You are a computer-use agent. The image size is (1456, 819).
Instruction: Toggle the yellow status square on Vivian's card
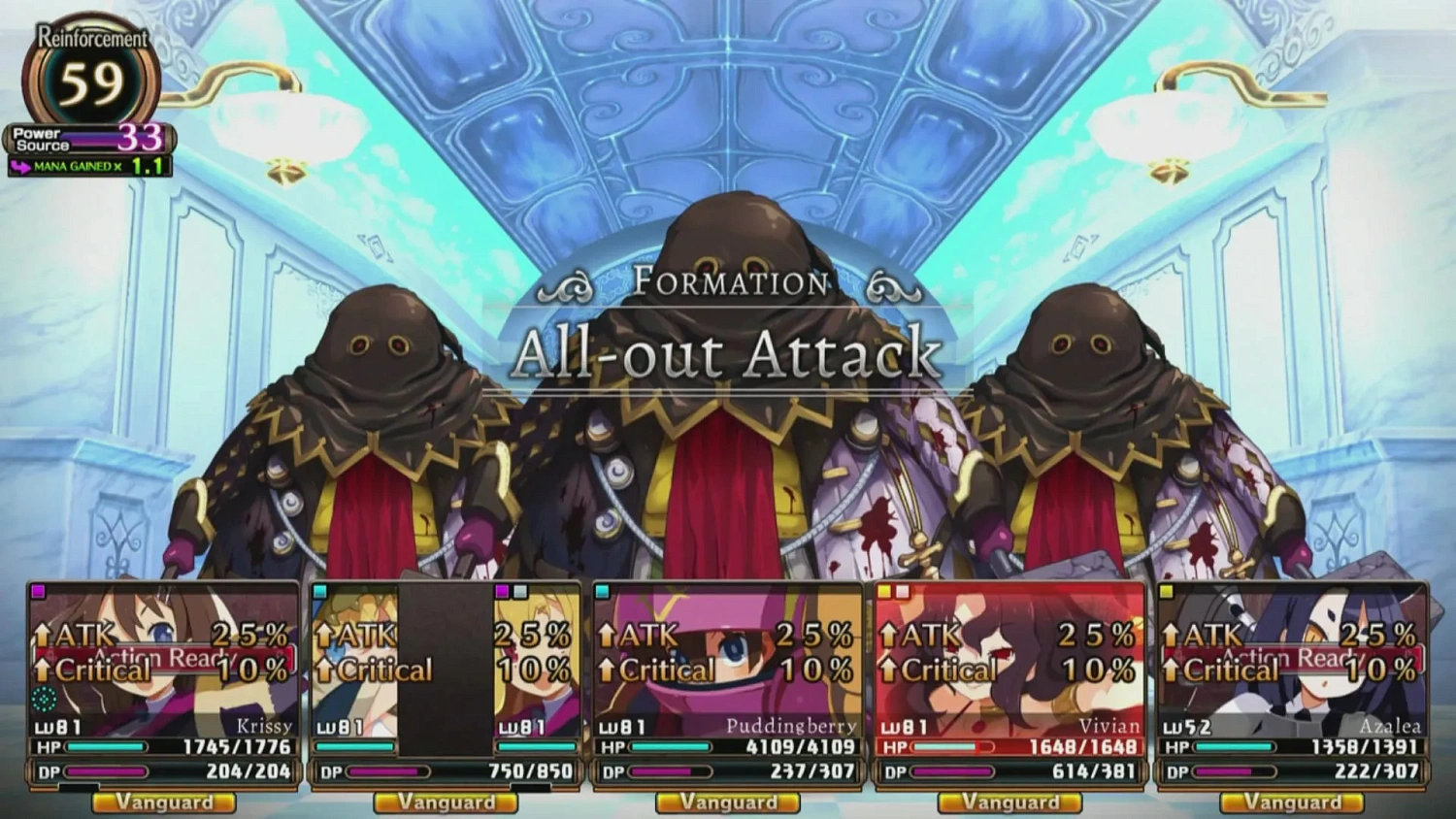884,589
